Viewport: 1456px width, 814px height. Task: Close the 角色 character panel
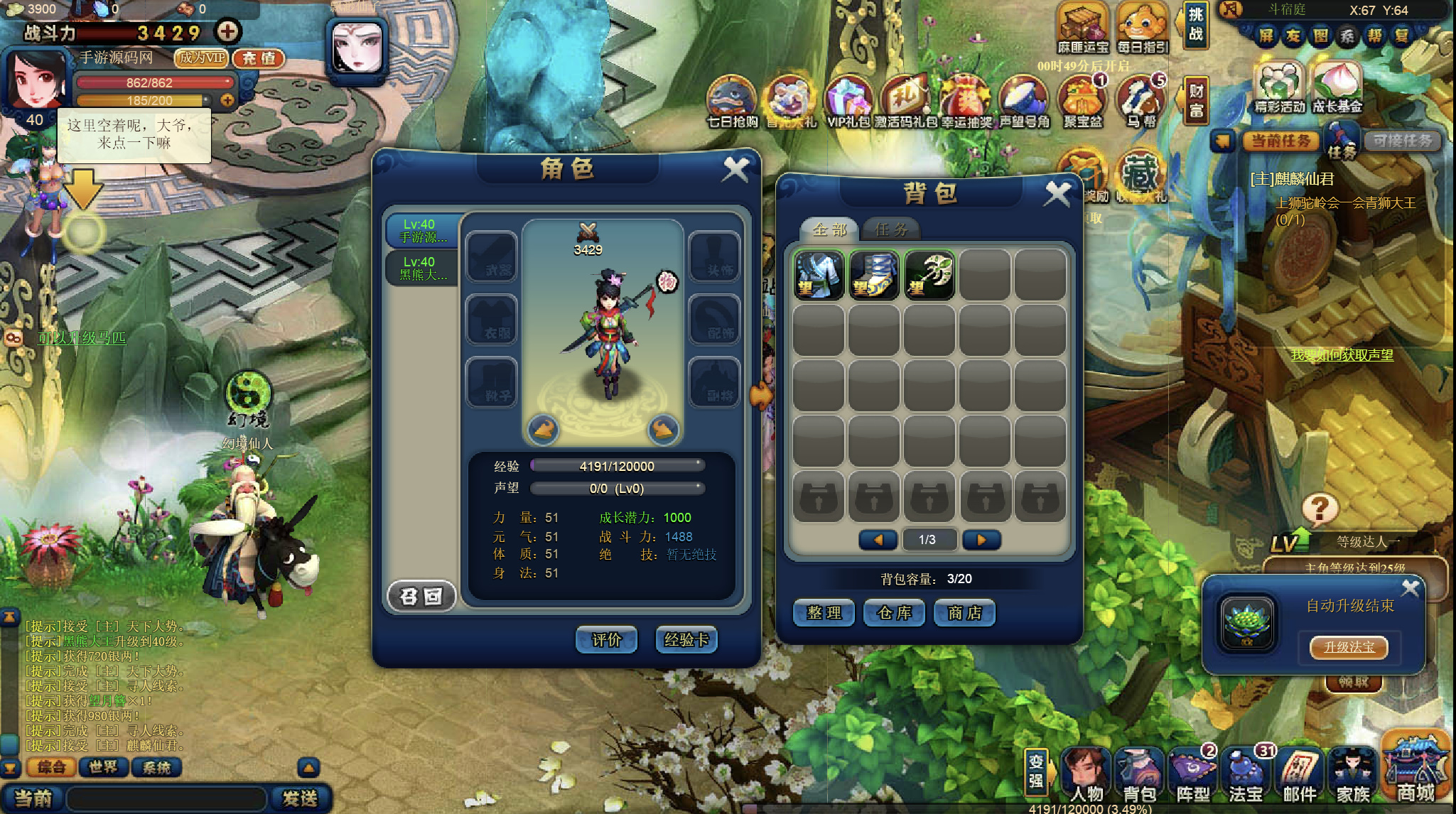[735, 169]
